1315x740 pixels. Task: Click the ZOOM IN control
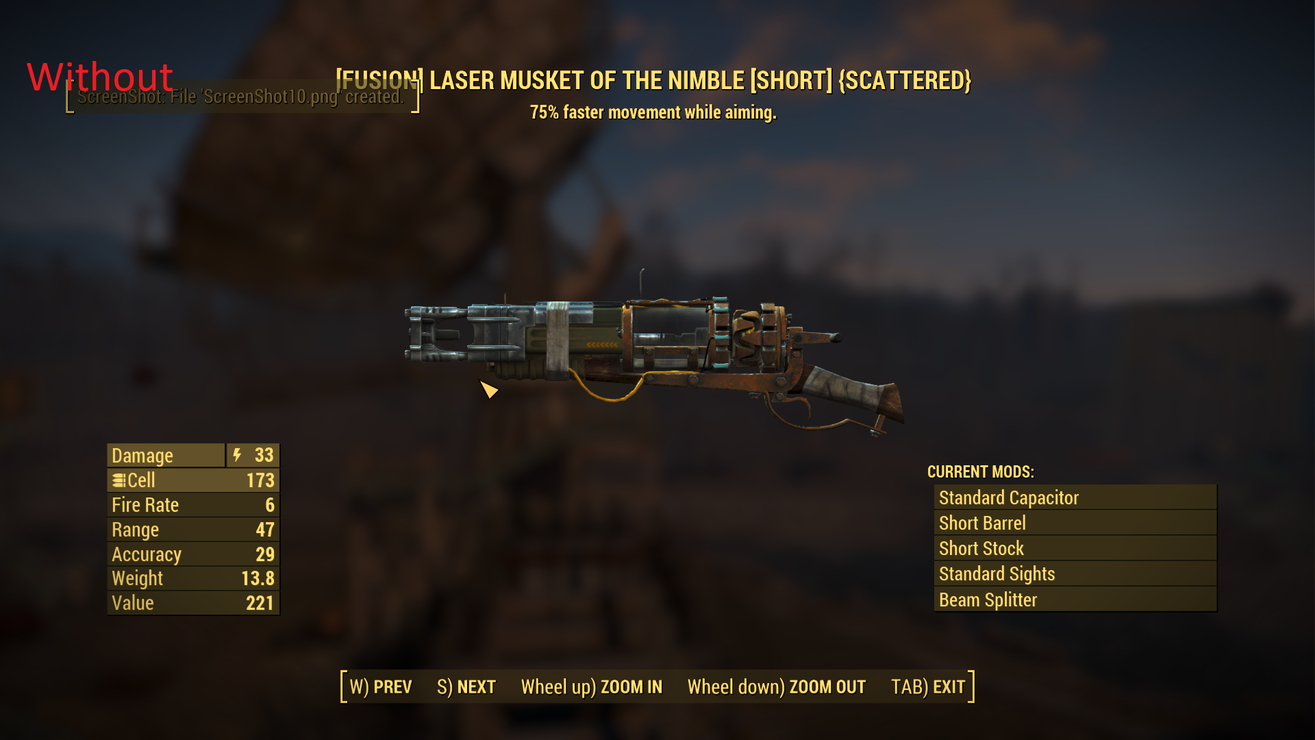(x=592, y=687)
